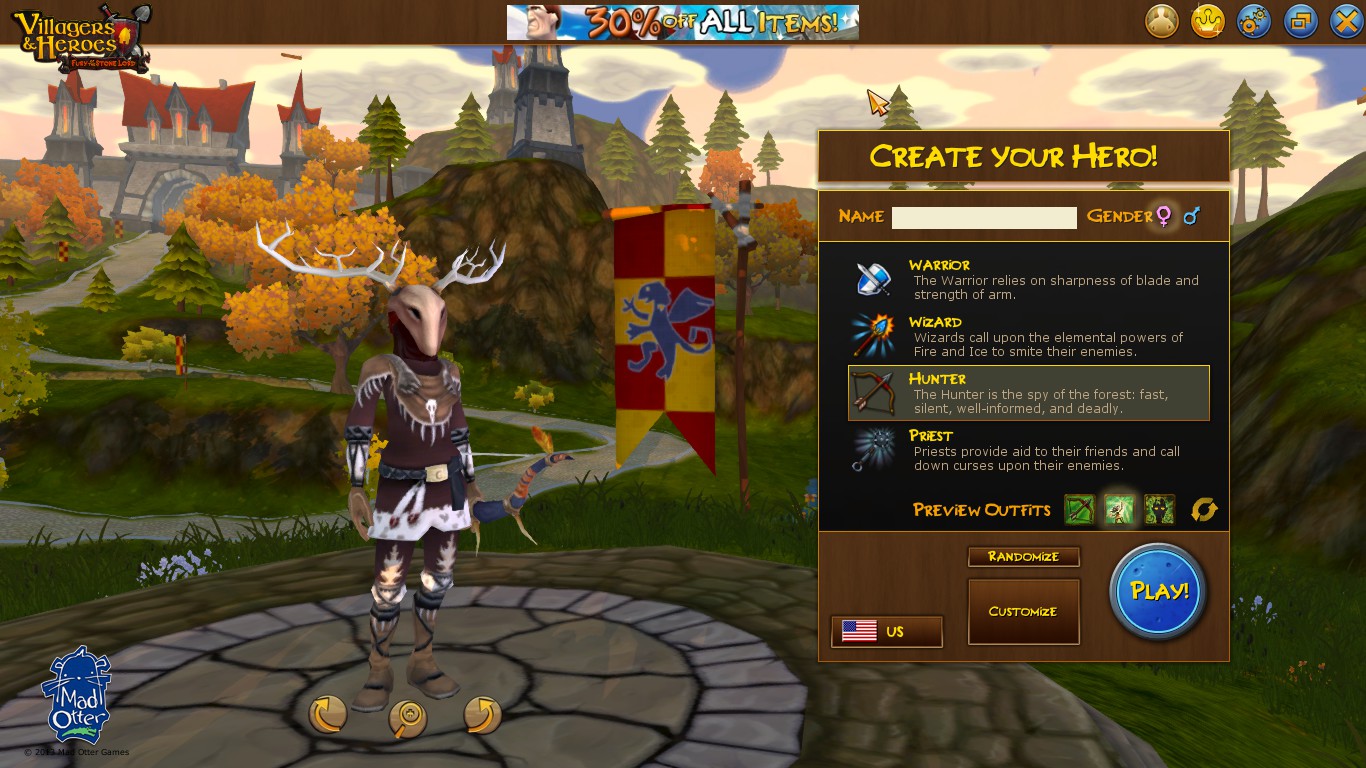The image size is (1366, 768).
Task: Select the dark hooded outfit preview
Action: 1159,509
